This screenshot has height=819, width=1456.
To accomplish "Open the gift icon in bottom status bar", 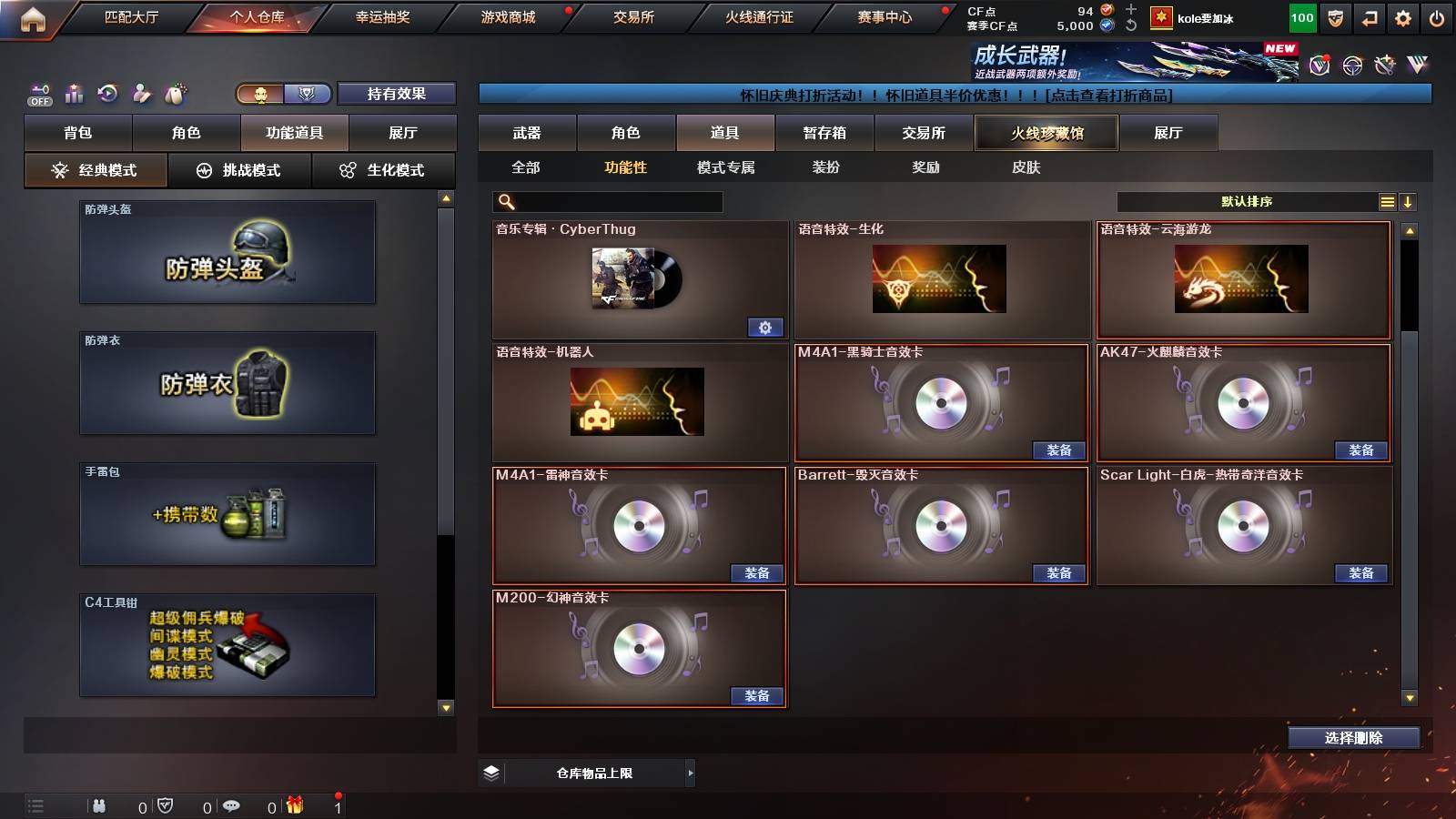I will (x=293, y=806).
